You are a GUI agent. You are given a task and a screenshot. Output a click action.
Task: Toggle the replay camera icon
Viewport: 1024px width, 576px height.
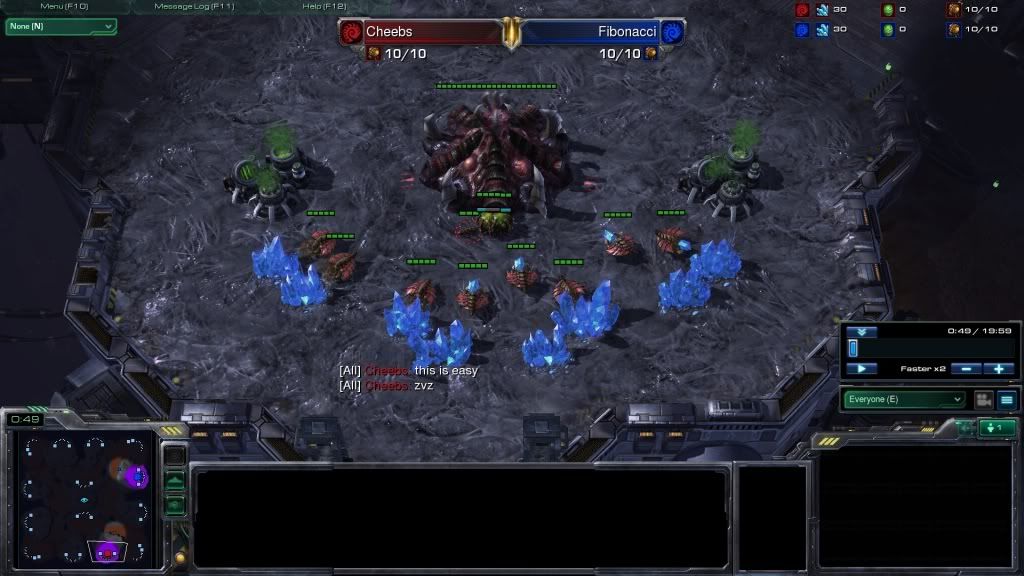click(x=983, y=399)
